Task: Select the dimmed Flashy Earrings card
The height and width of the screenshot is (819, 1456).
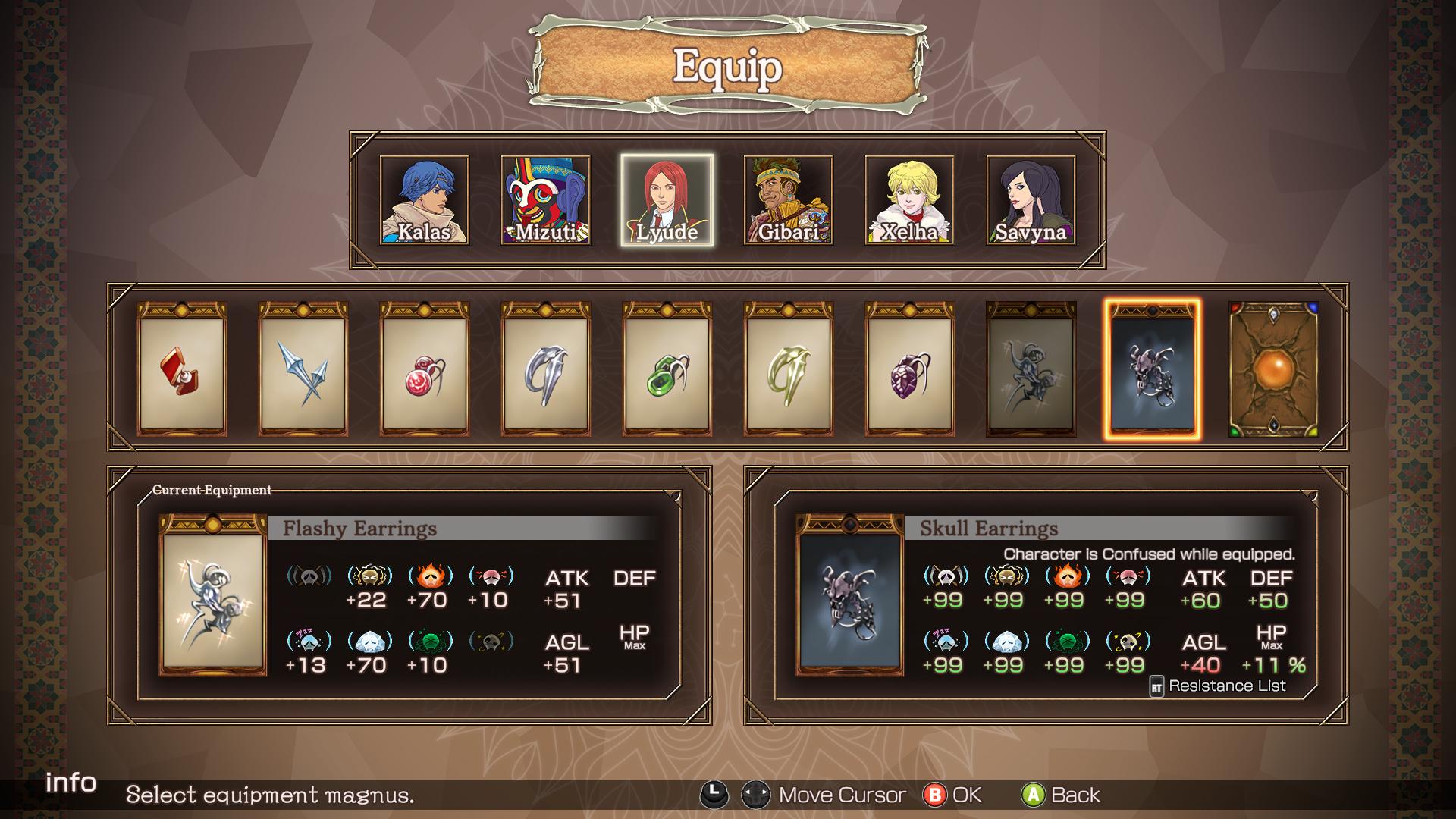Action: (1031, 370)
